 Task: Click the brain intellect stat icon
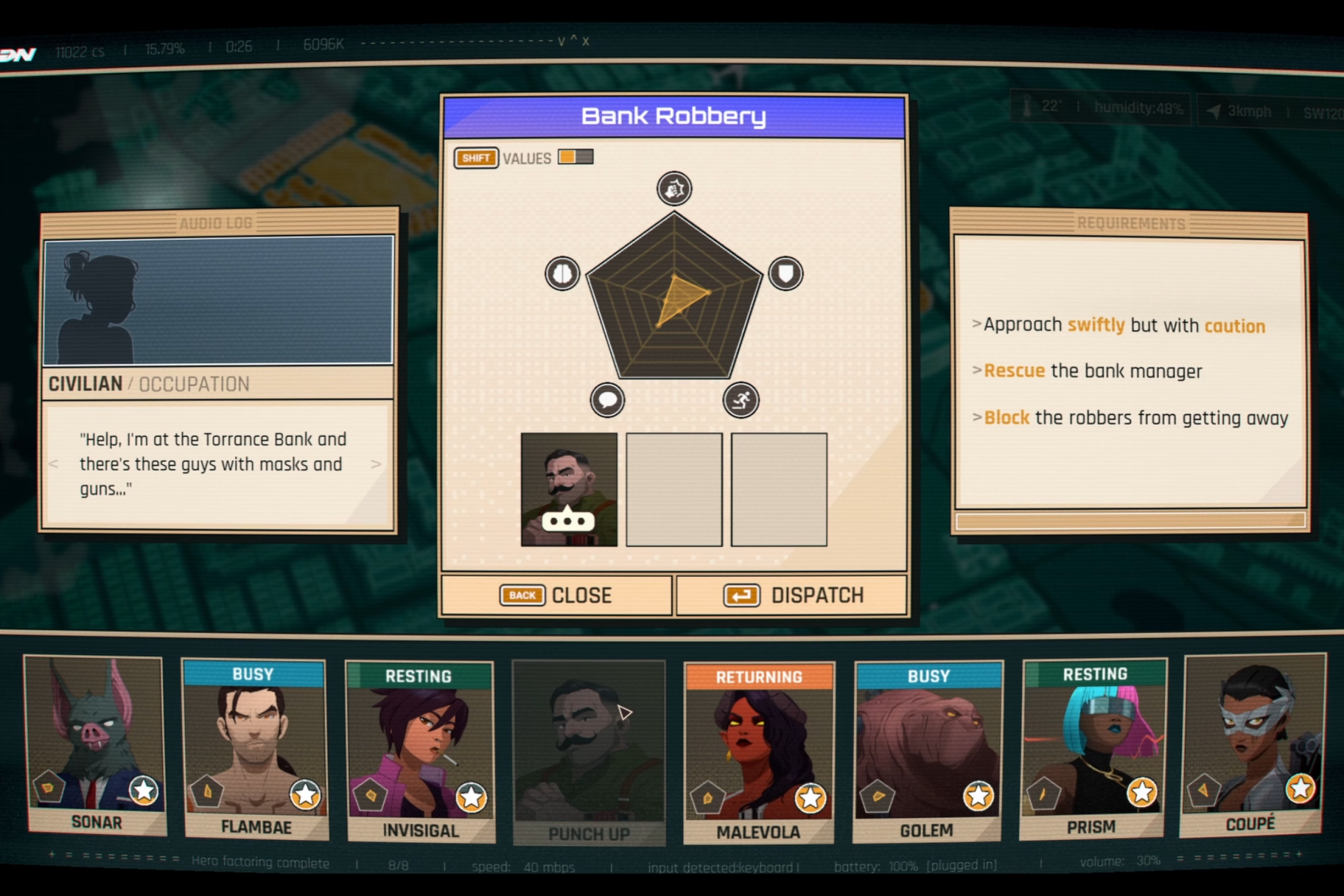562,273
